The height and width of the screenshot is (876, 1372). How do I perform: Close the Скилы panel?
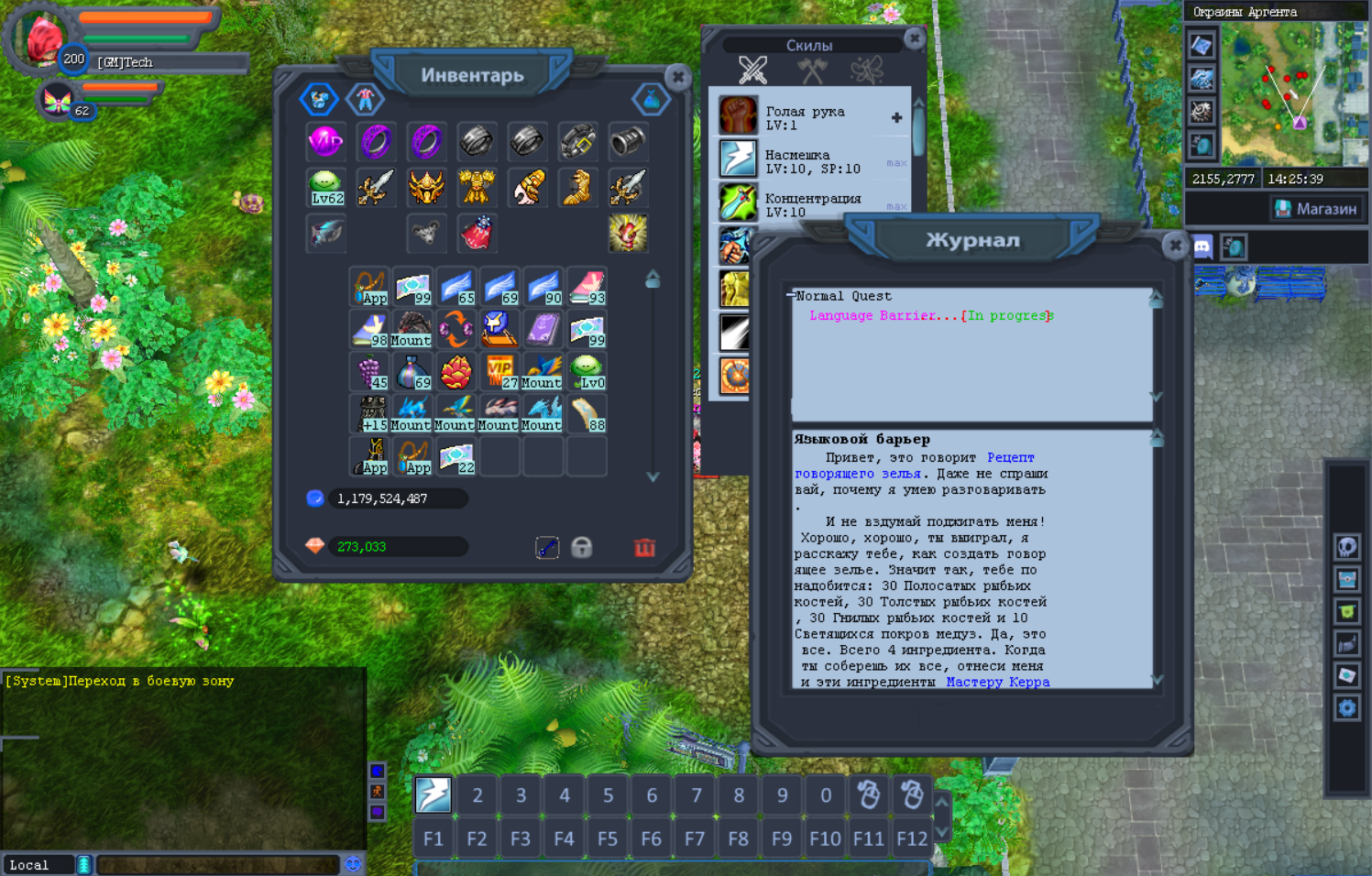click(x=914, y=38)
